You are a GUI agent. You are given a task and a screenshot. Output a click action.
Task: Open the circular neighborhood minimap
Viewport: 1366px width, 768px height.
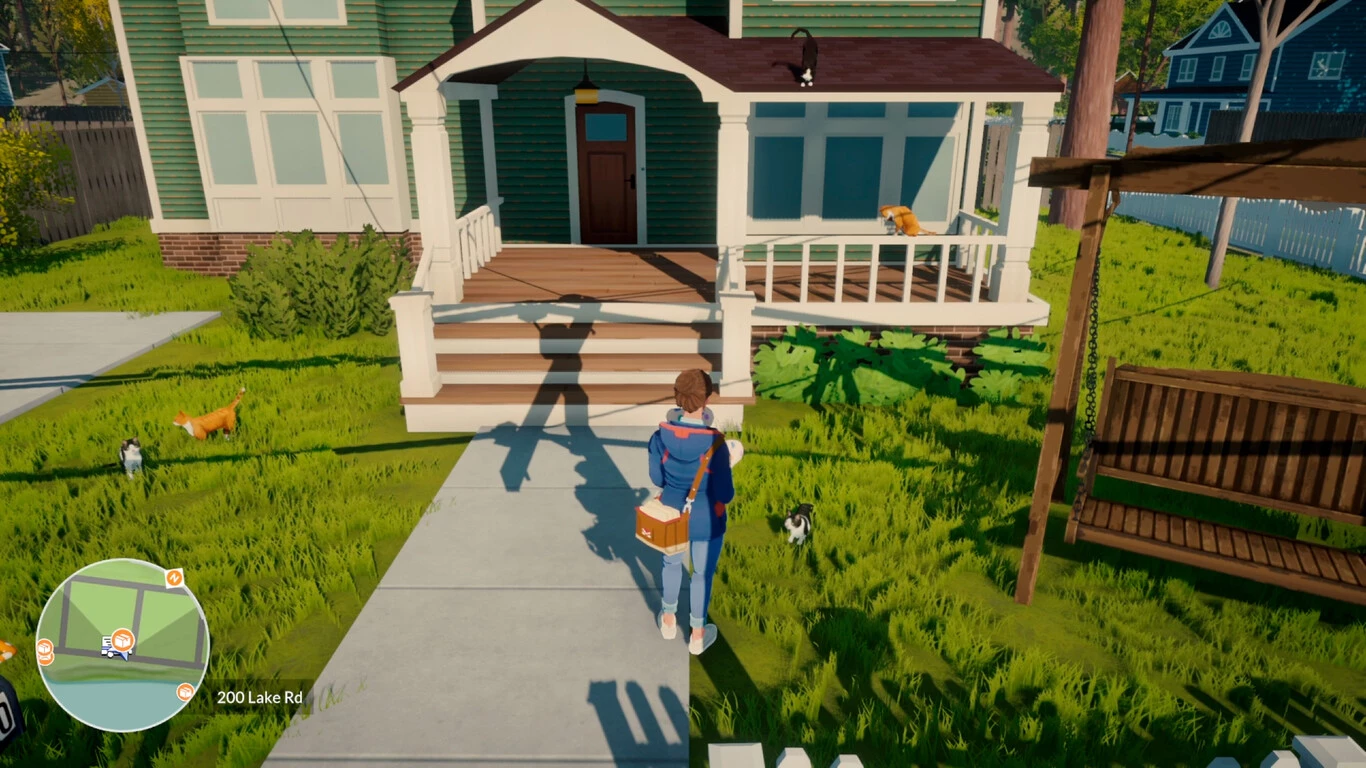click(x=122, y=645)
